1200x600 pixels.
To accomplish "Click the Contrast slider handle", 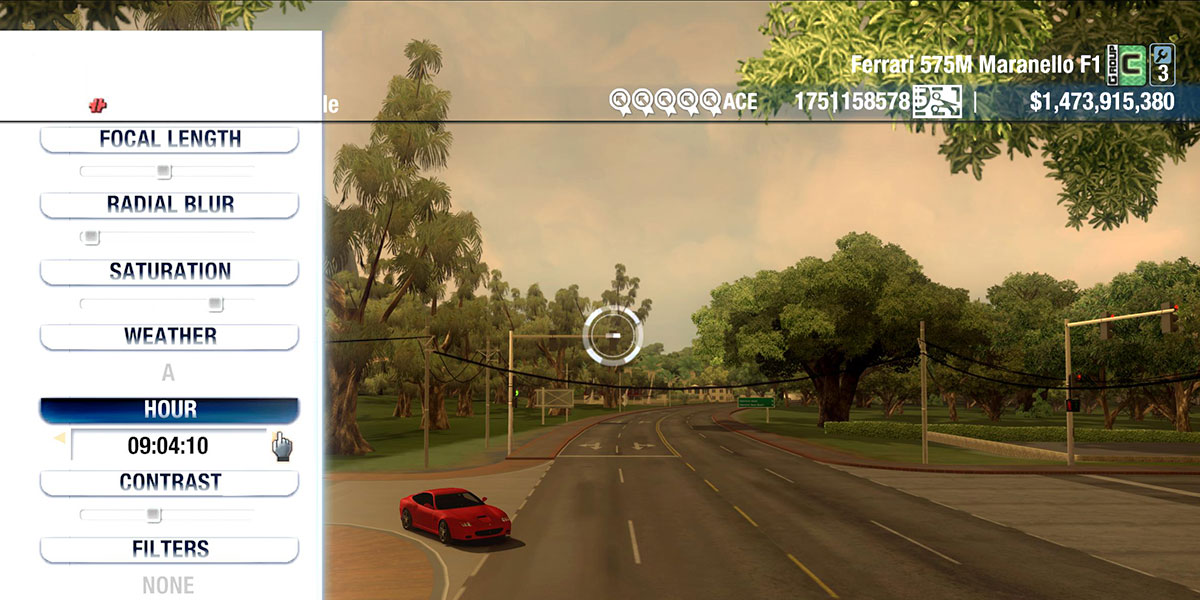I will (153, 515).
